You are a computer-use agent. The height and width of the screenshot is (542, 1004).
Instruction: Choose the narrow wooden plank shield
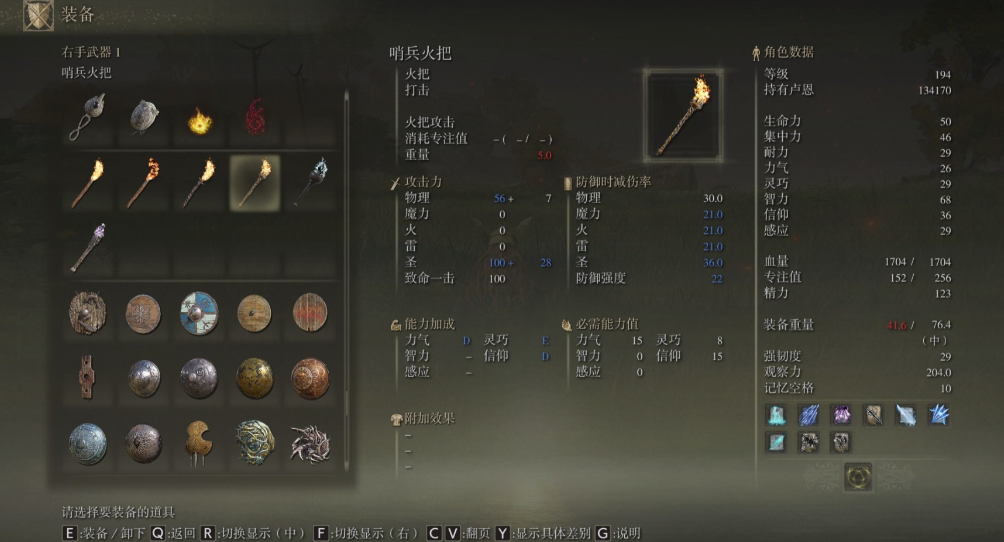[88, 378]
